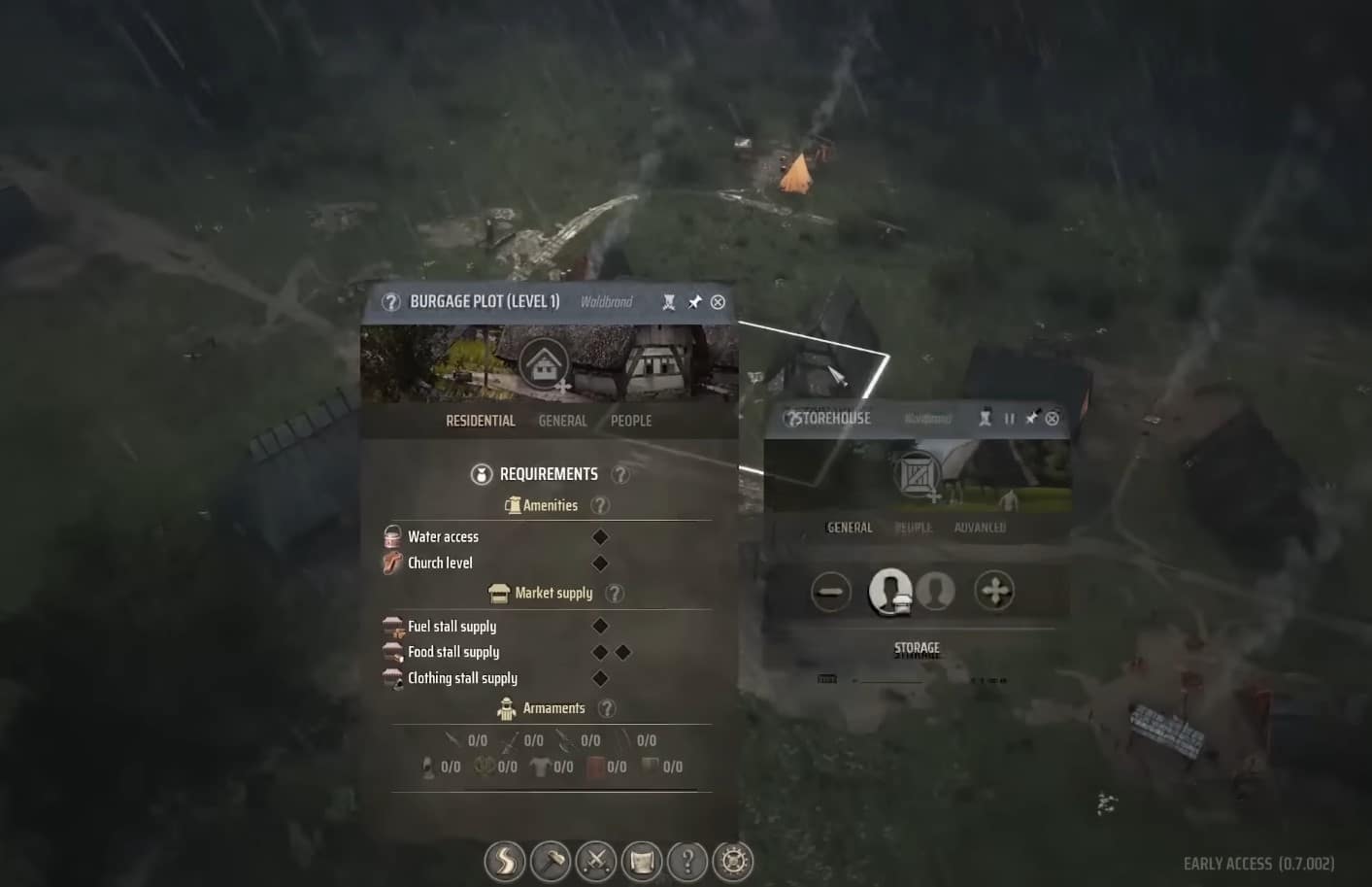Open the policies scroll menu
Viewport: 1372px width, 887px height.
pos(642,861)
